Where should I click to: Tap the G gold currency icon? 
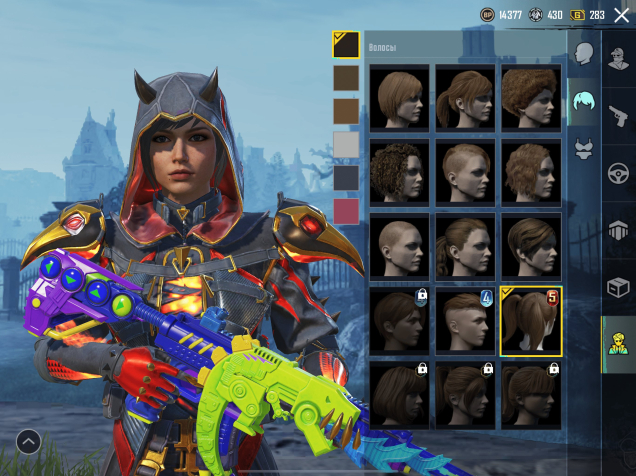pos(577,15)
